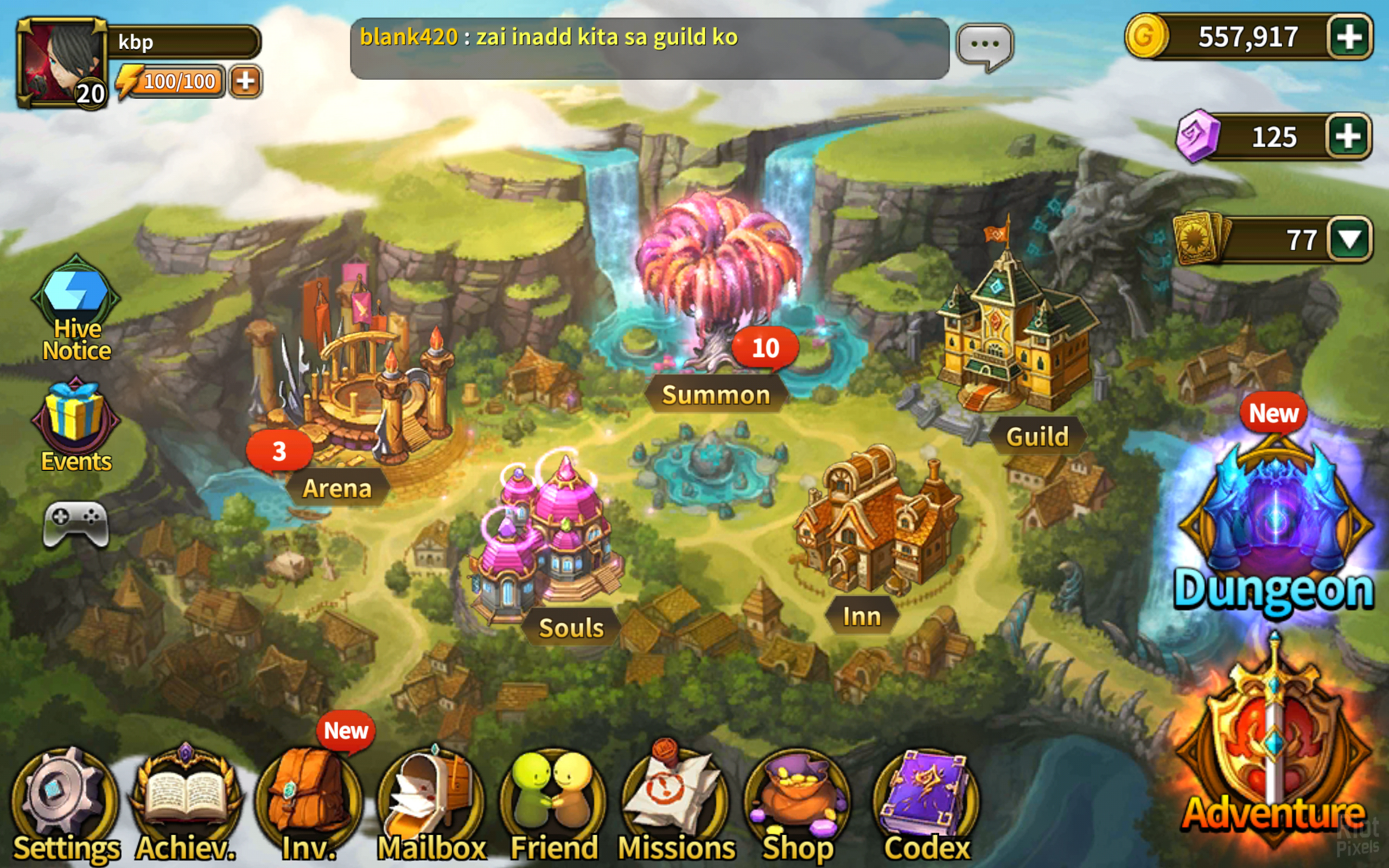This screenshot has width=1389, height=868.
Task: Open the Hive Notice
Action: tap(76, 310)
